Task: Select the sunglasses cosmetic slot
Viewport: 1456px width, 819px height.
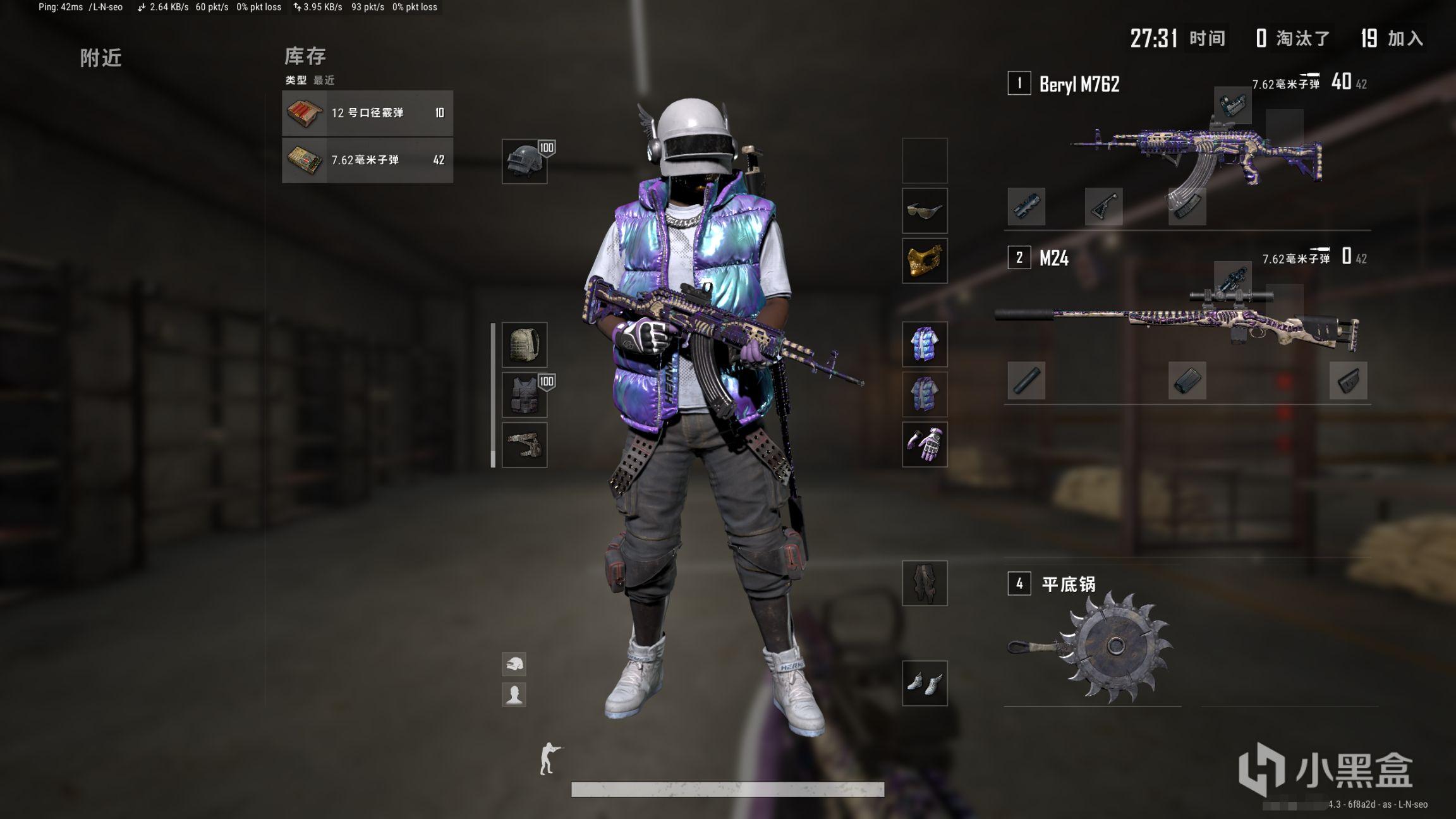Action: [925, 211]
